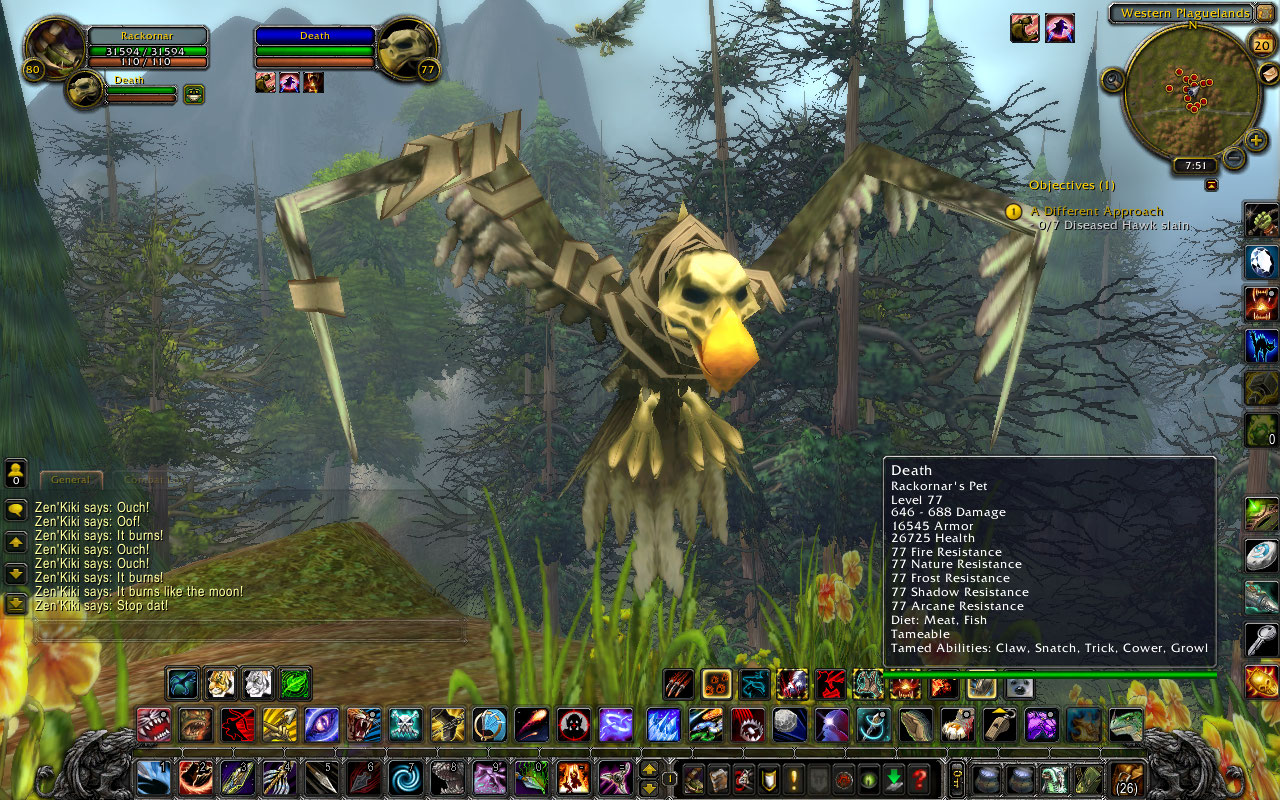Switch action bar page up arrow

pos(649,768)
